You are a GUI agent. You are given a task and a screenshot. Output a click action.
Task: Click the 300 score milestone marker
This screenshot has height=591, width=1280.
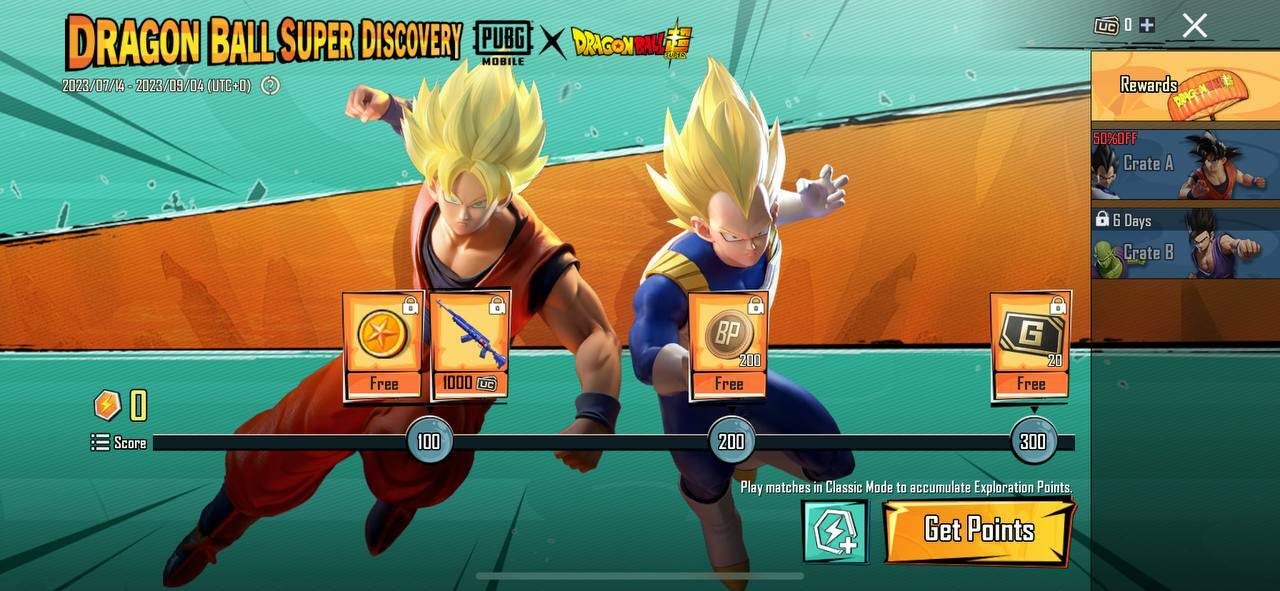click(1033, 441)
